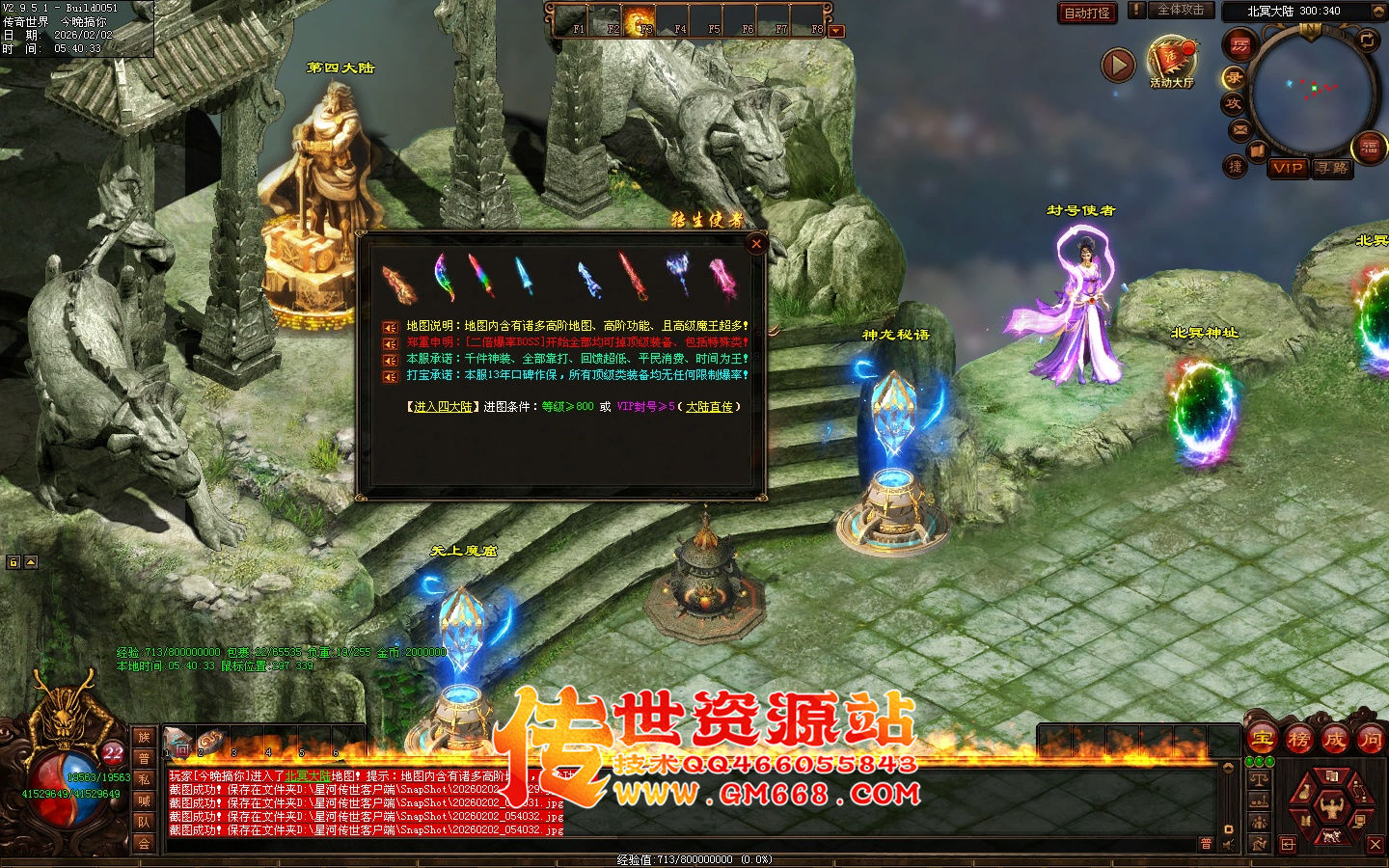1389x868 pixels.
Task: Switch to the 会 guild chat channel
Action: click(x=145, y=845)
